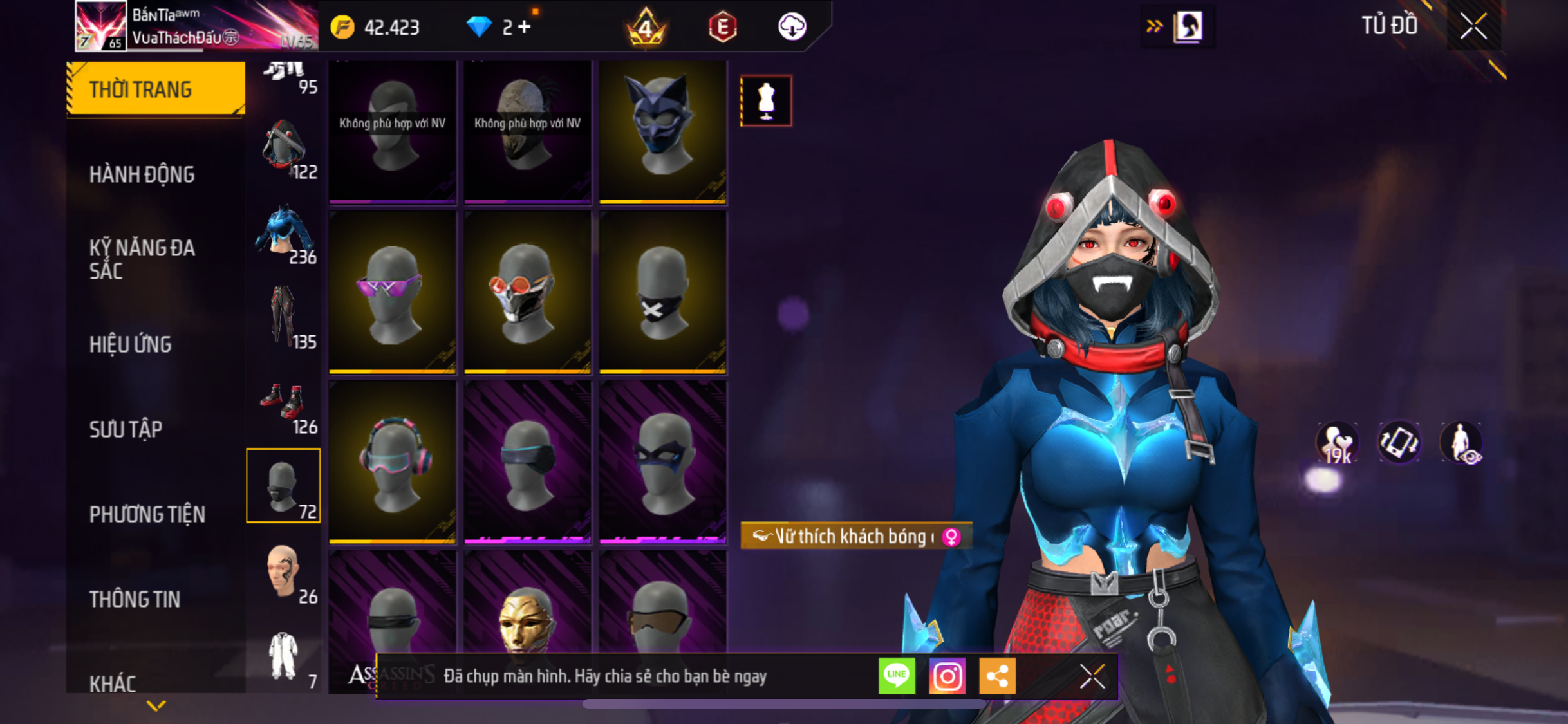Select the pink headphones with goggles
This screenshot has width=1568, height=724.
(392, 462)
